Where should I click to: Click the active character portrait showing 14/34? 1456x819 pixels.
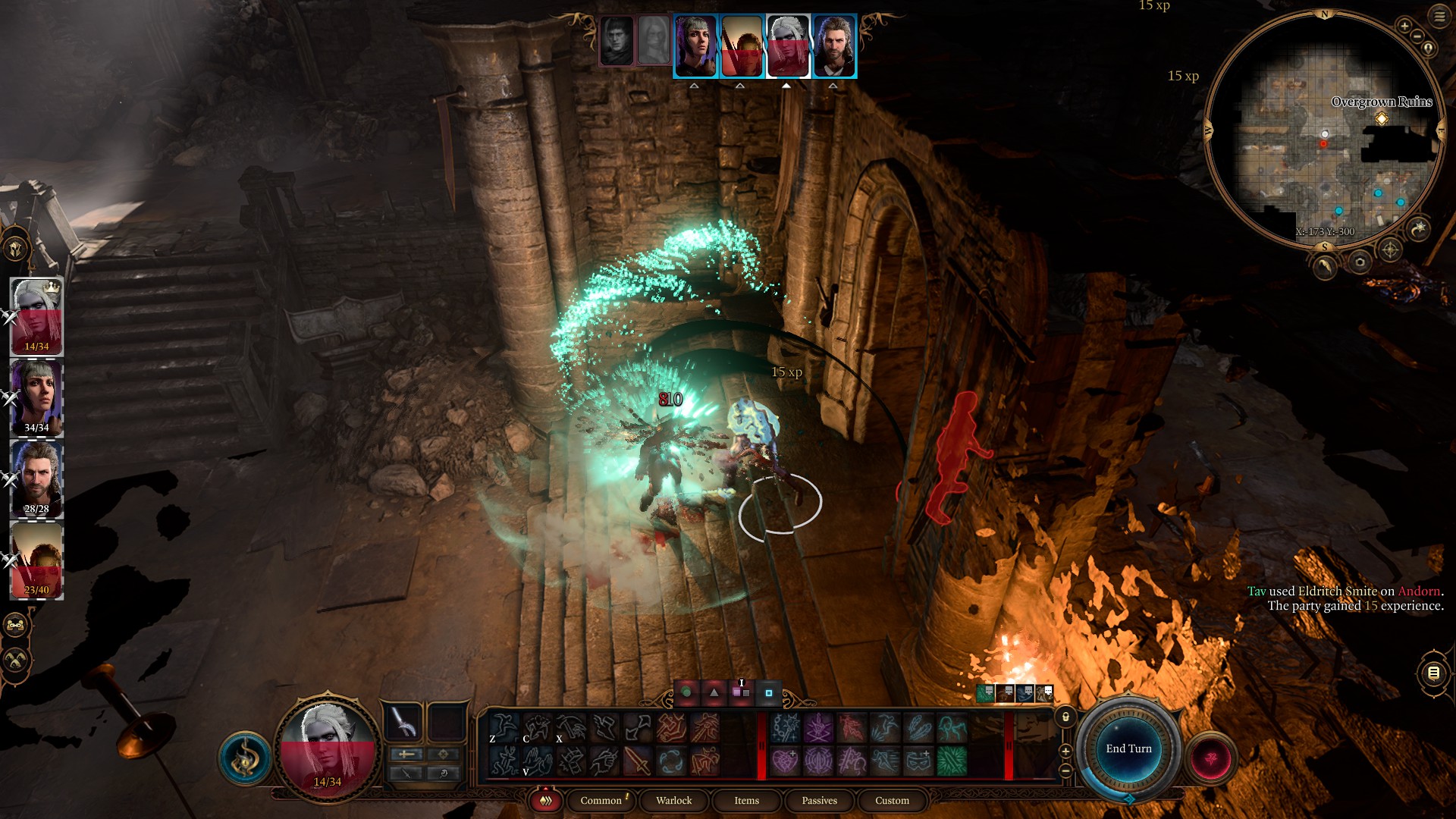328,747
